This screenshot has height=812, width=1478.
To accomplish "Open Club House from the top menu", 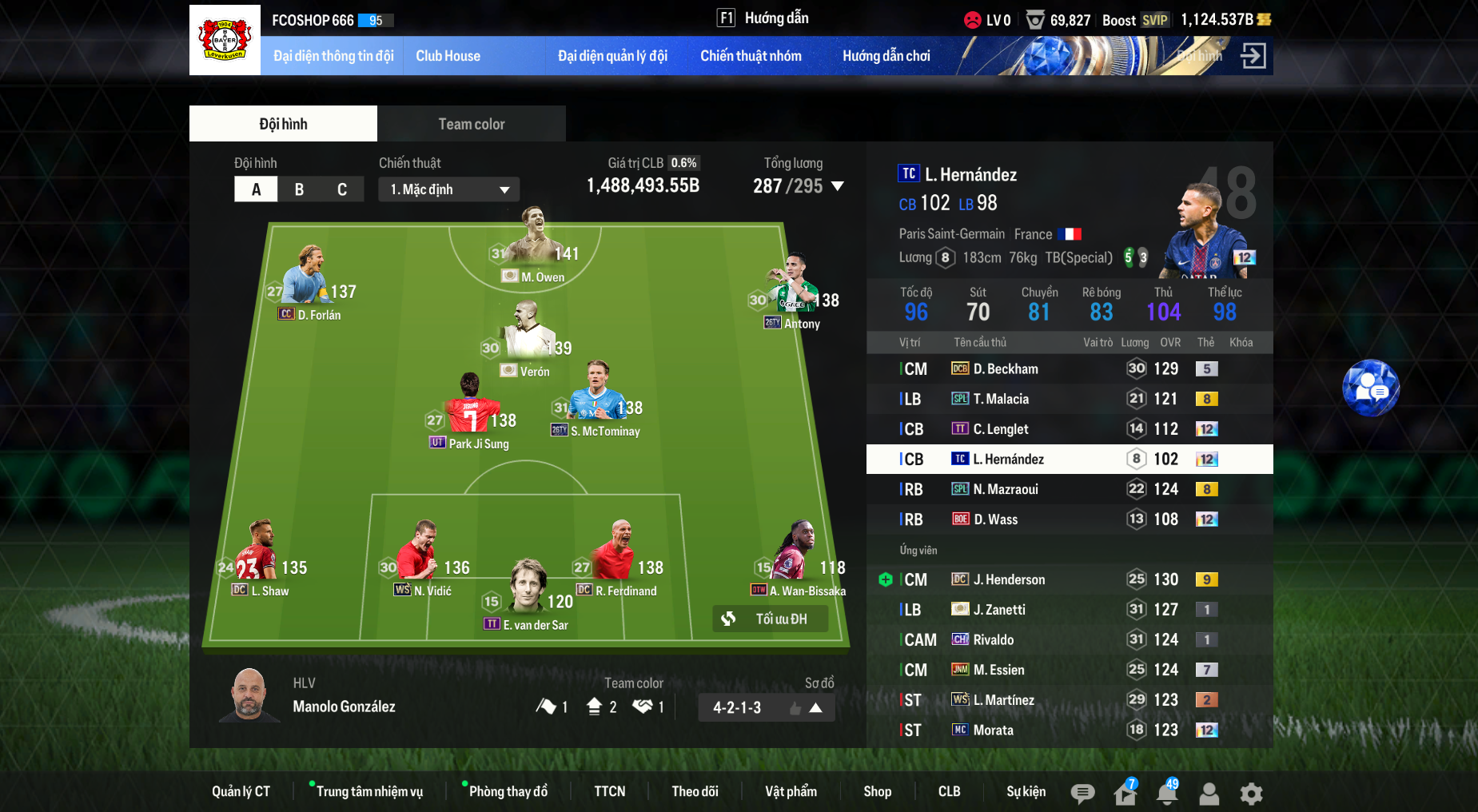I will coord(448,56).
